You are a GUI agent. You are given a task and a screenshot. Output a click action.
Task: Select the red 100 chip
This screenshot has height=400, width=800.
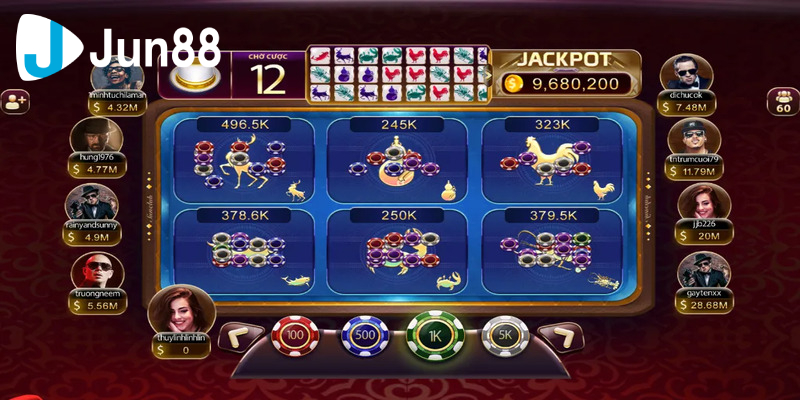(295, 337)
